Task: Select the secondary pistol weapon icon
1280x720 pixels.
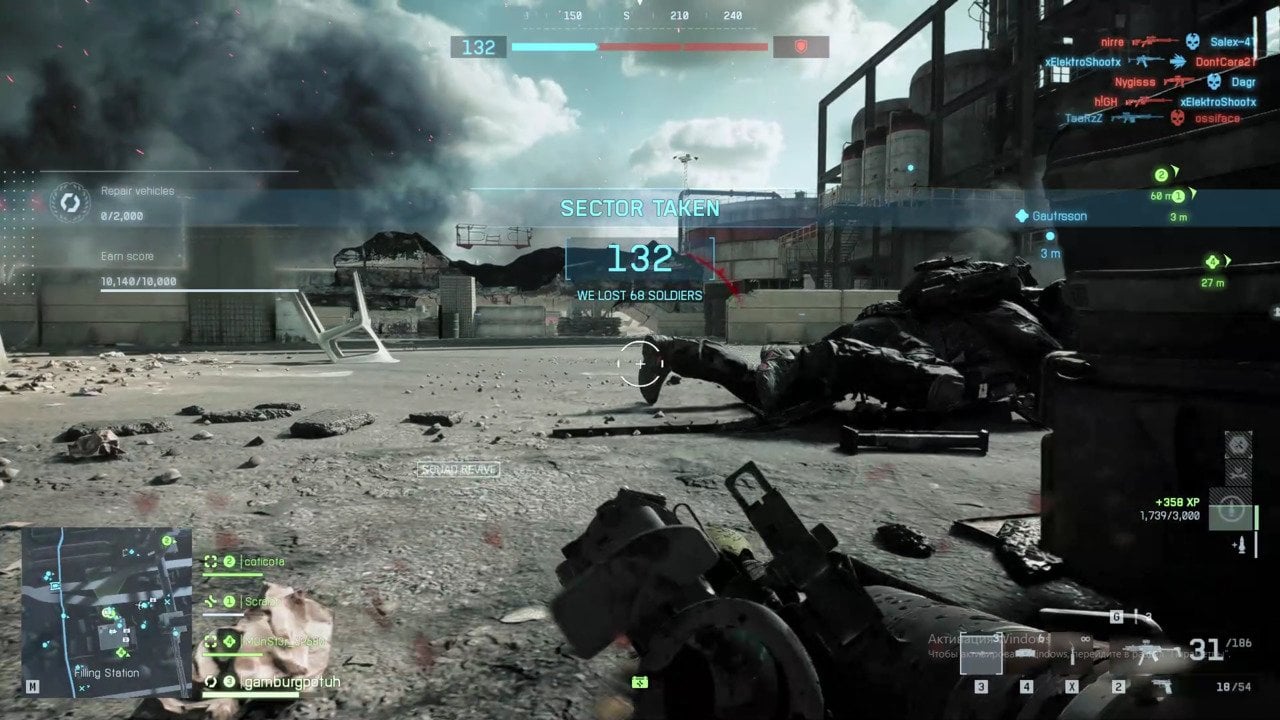Action: tap(1162, 687)
